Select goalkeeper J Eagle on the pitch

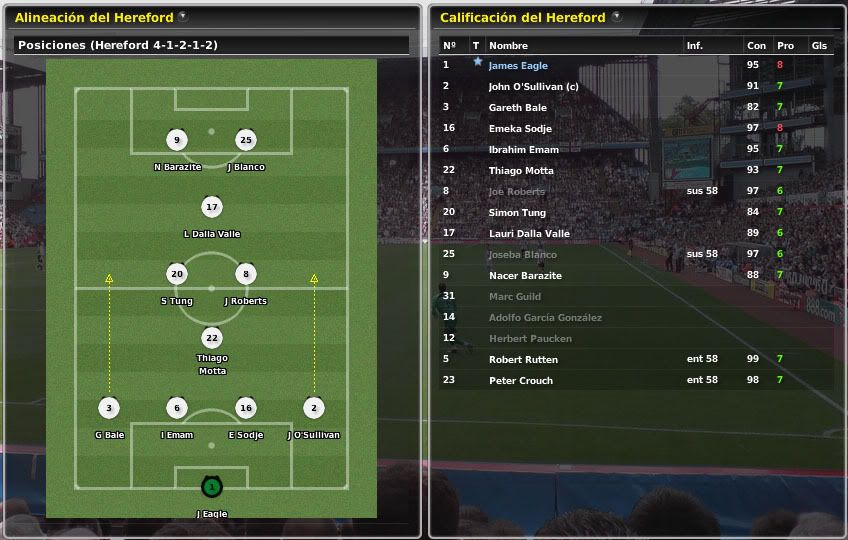point(211,487)
